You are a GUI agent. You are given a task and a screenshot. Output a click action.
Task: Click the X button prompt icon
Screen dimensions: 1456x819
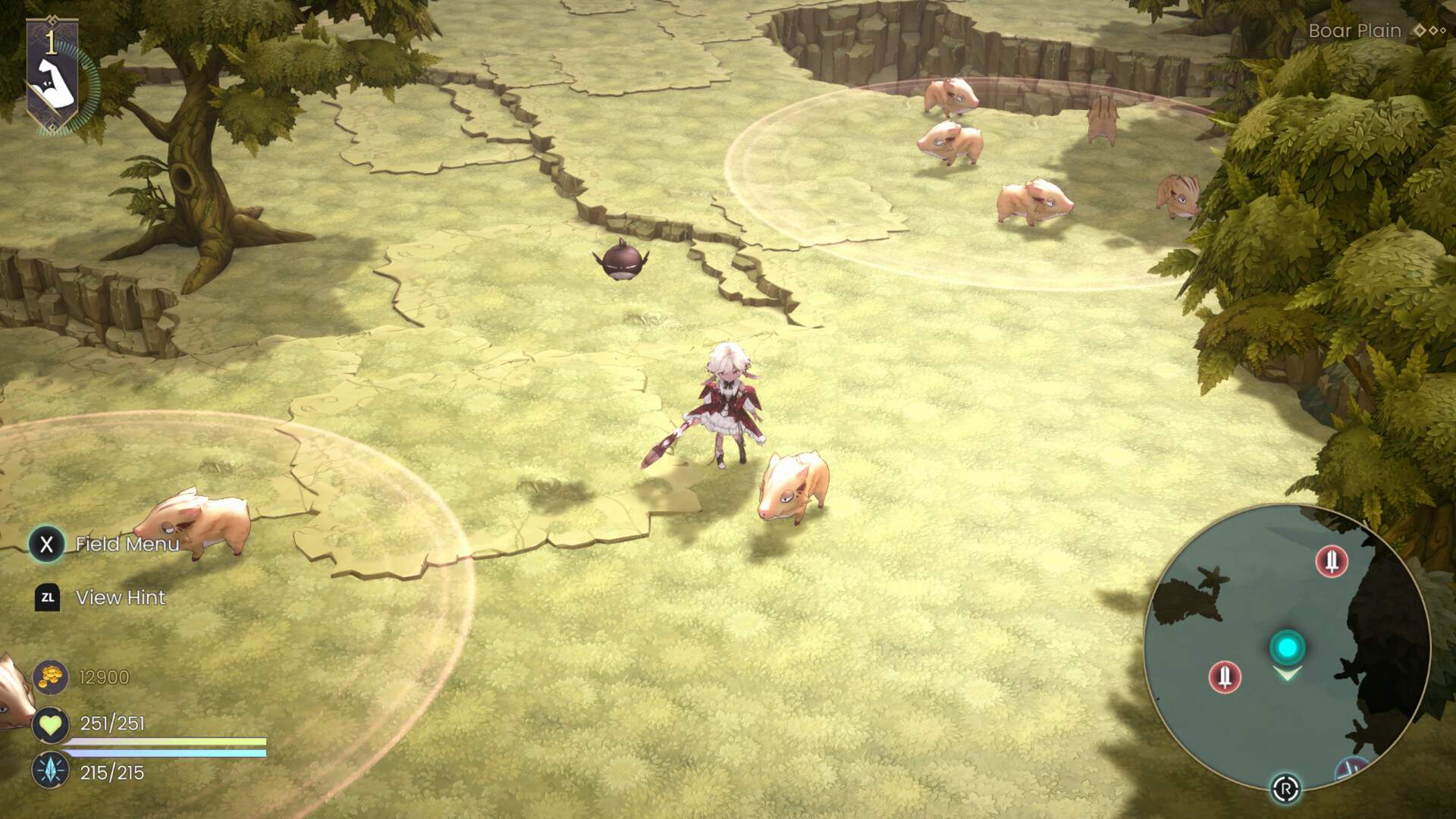tap(45, 544)
